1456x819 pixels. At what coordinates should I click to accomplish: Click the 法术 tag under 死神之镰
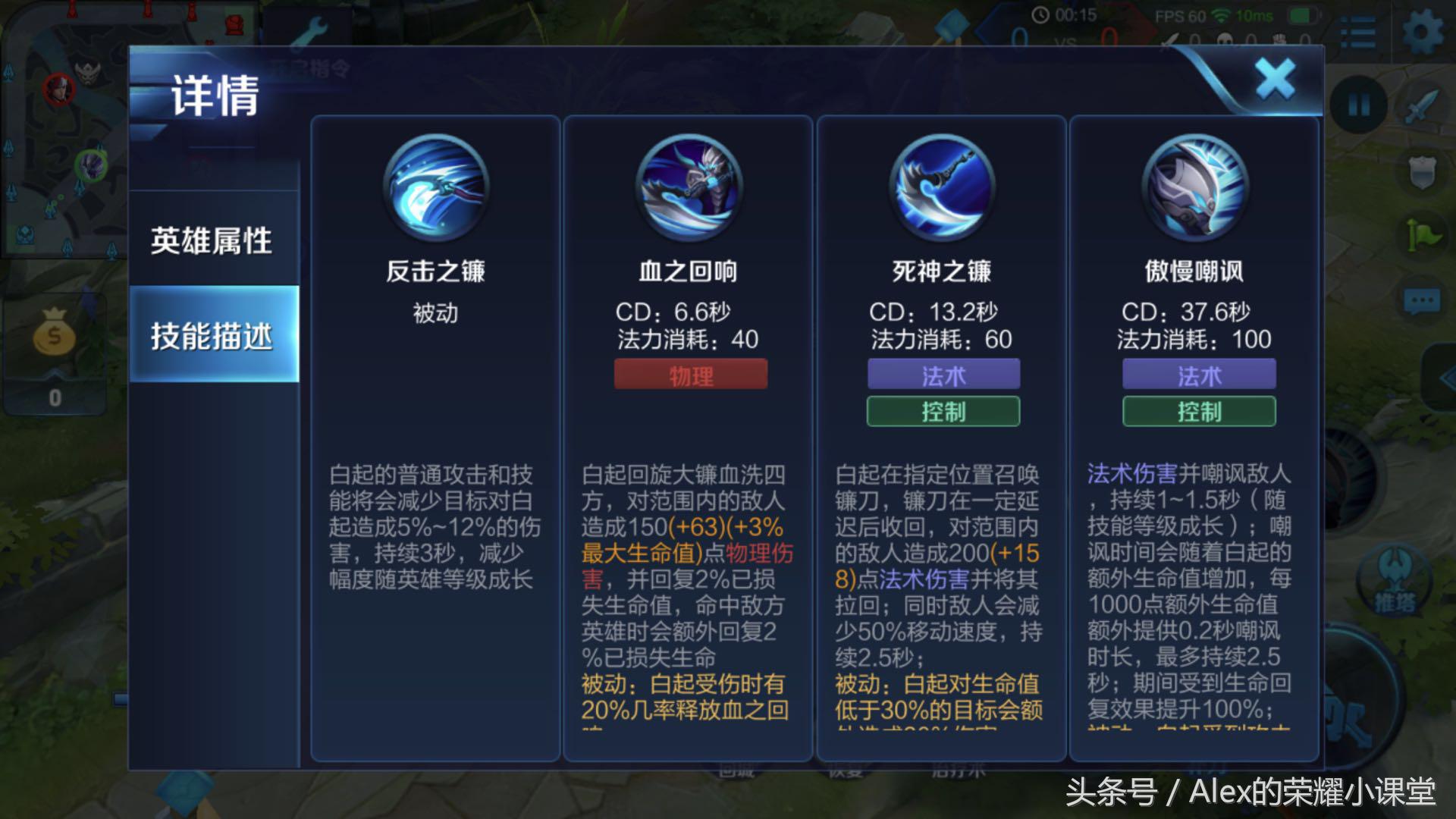[943, 375]
